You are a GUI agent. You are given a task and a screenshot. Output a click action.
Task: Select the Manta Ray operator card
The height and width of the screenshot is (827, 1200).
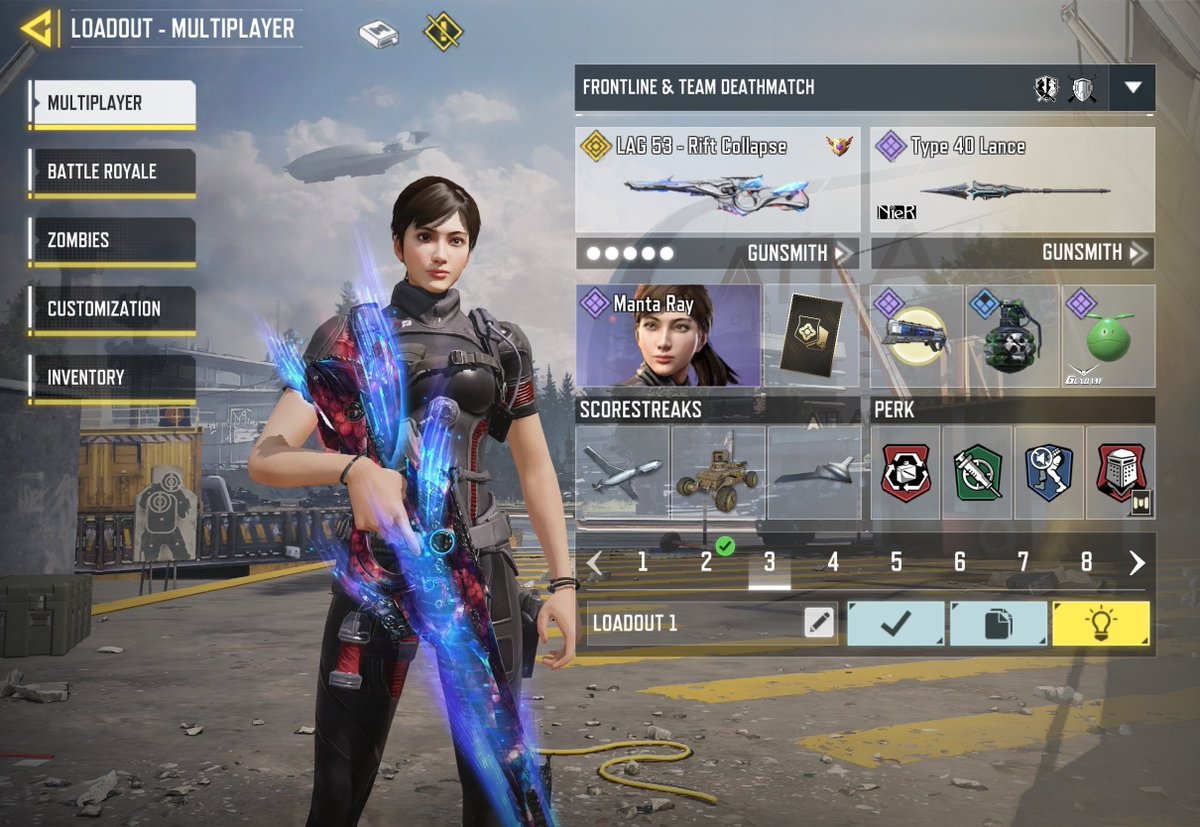[668, 336]
